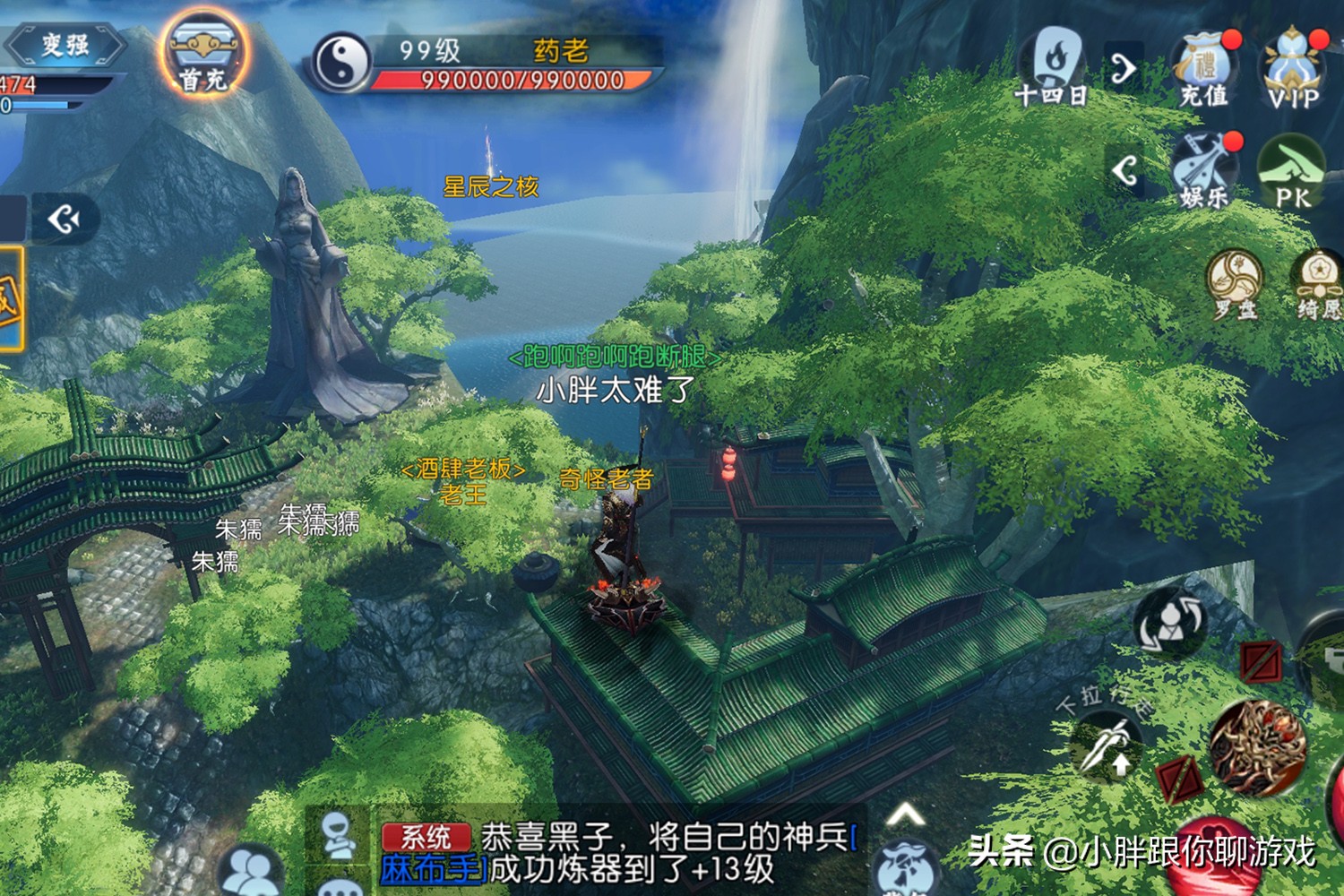Open the 十四日 lantern event
Viewport: 1344px width, 896px height.
click(1054, 66)
